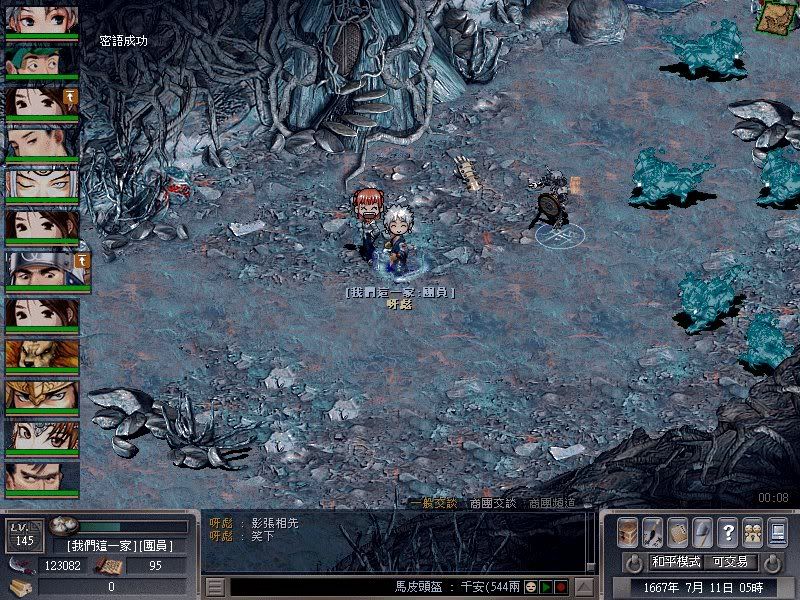Click the smiley face emote button
The height and width of the screenshot is (600, 800).
click(532, 587)
